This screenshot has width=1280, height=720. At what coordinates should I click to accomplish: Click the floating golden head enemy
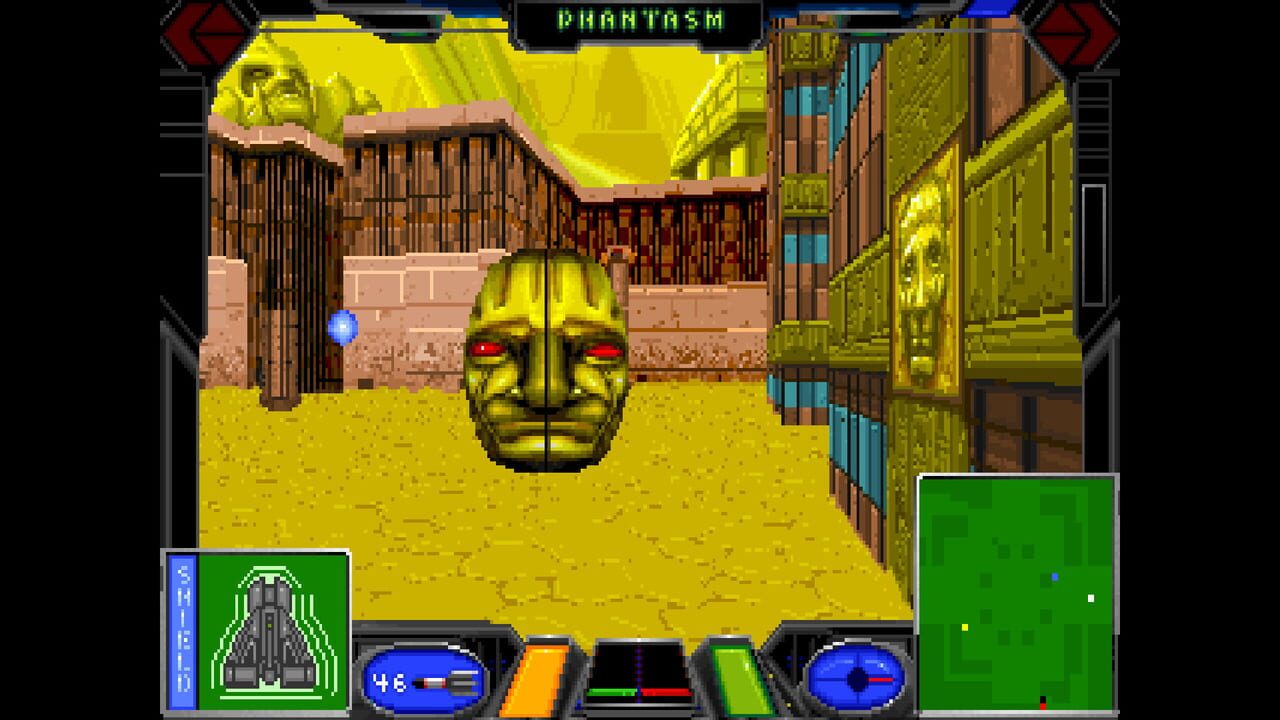549,365
